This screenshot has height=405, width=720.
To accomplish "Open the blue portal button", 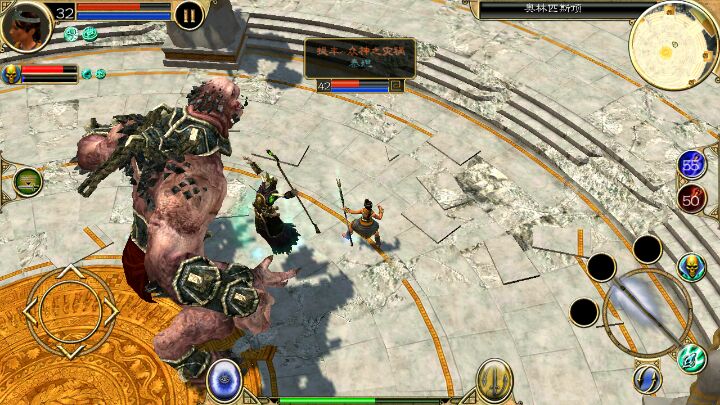I will [223, 381].
